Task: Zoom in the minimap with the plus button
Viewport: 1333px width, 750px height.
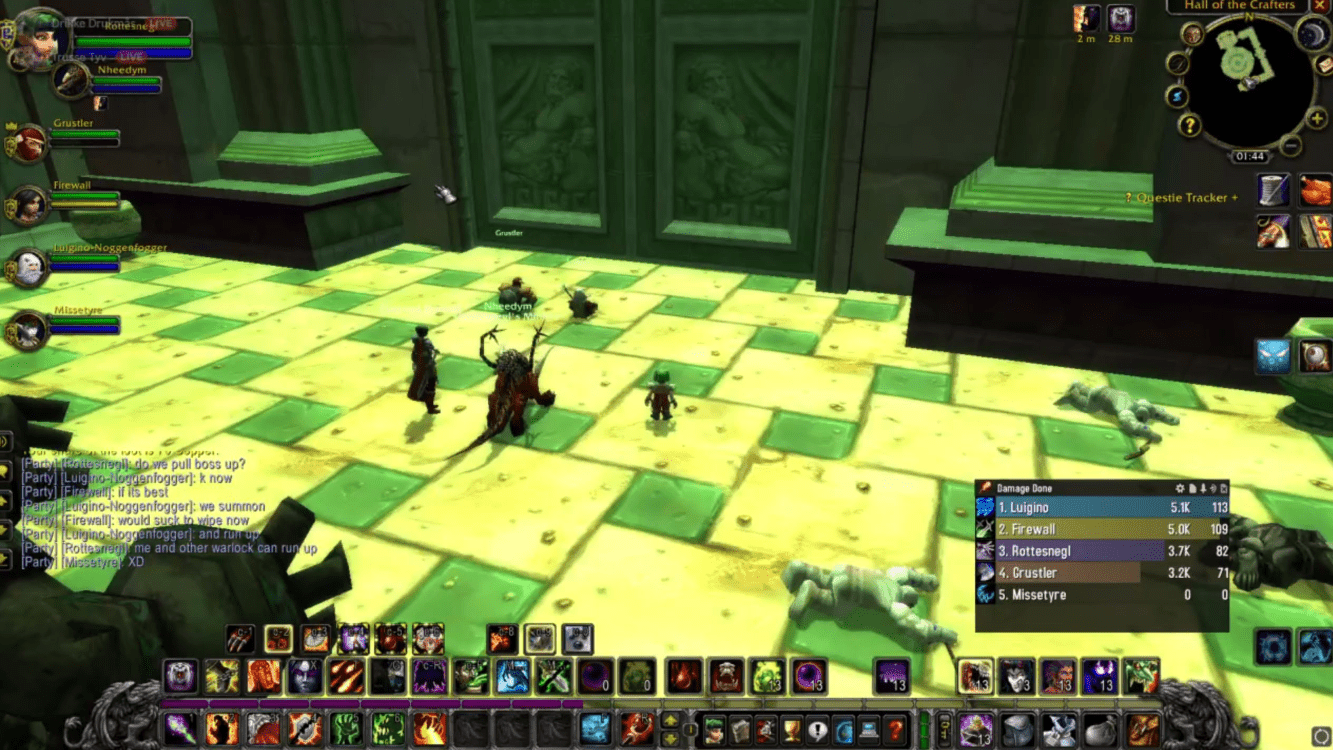Action: [x=1318, y=119]
